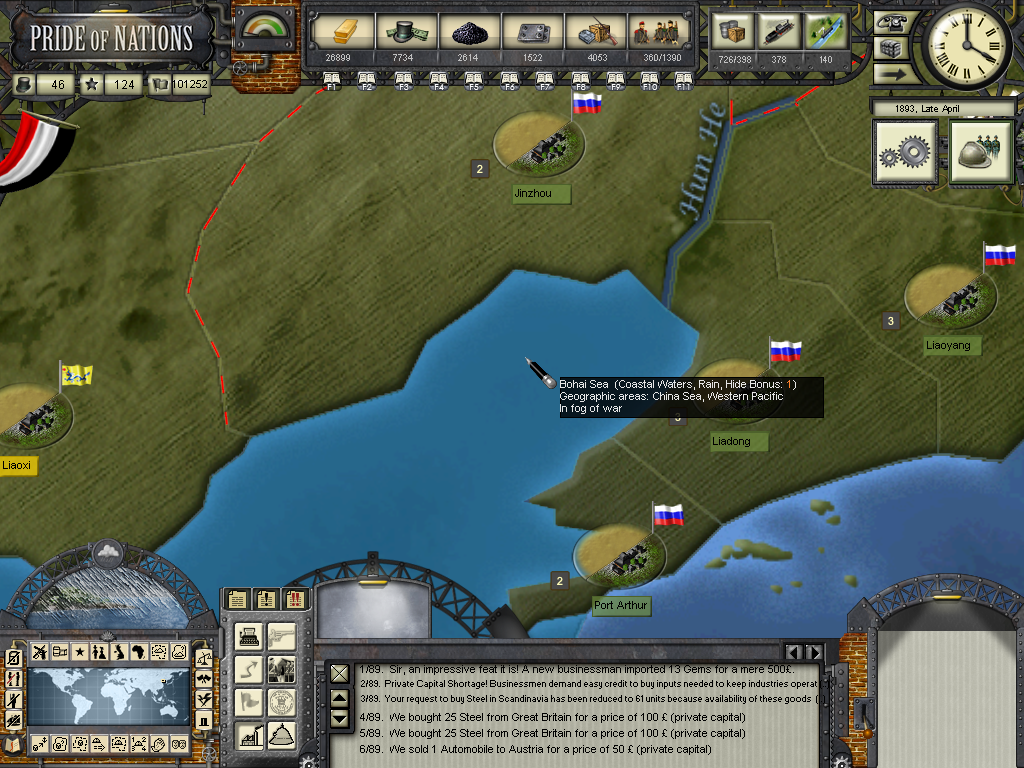Toggle the star map filter

pos(79,652)
